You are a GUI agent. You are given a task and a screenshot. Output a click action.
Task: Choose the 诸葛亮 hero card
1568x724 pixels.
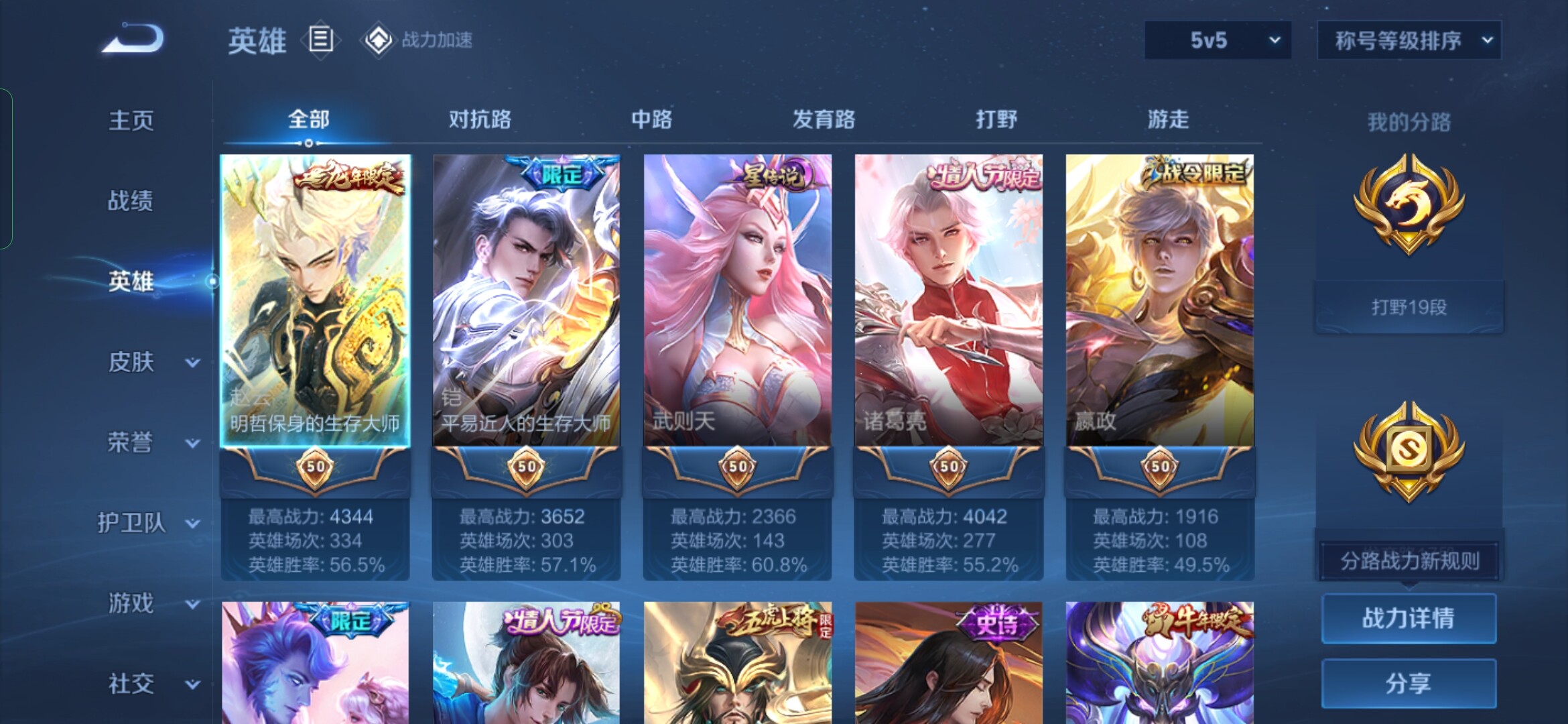click(948, 300)
